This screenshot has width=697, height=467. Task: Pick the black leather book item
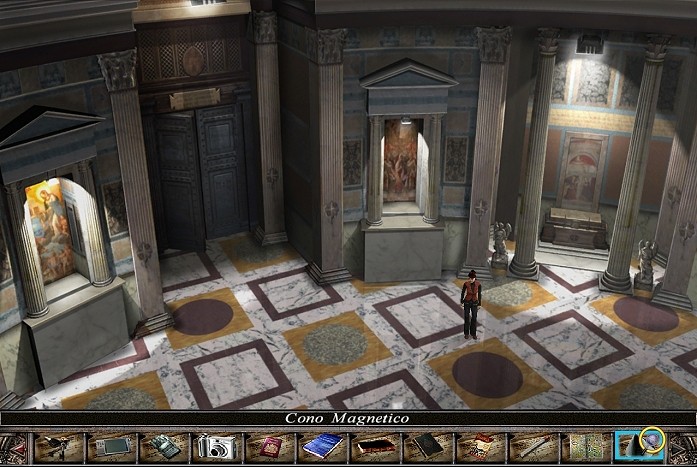pos(428,446)
